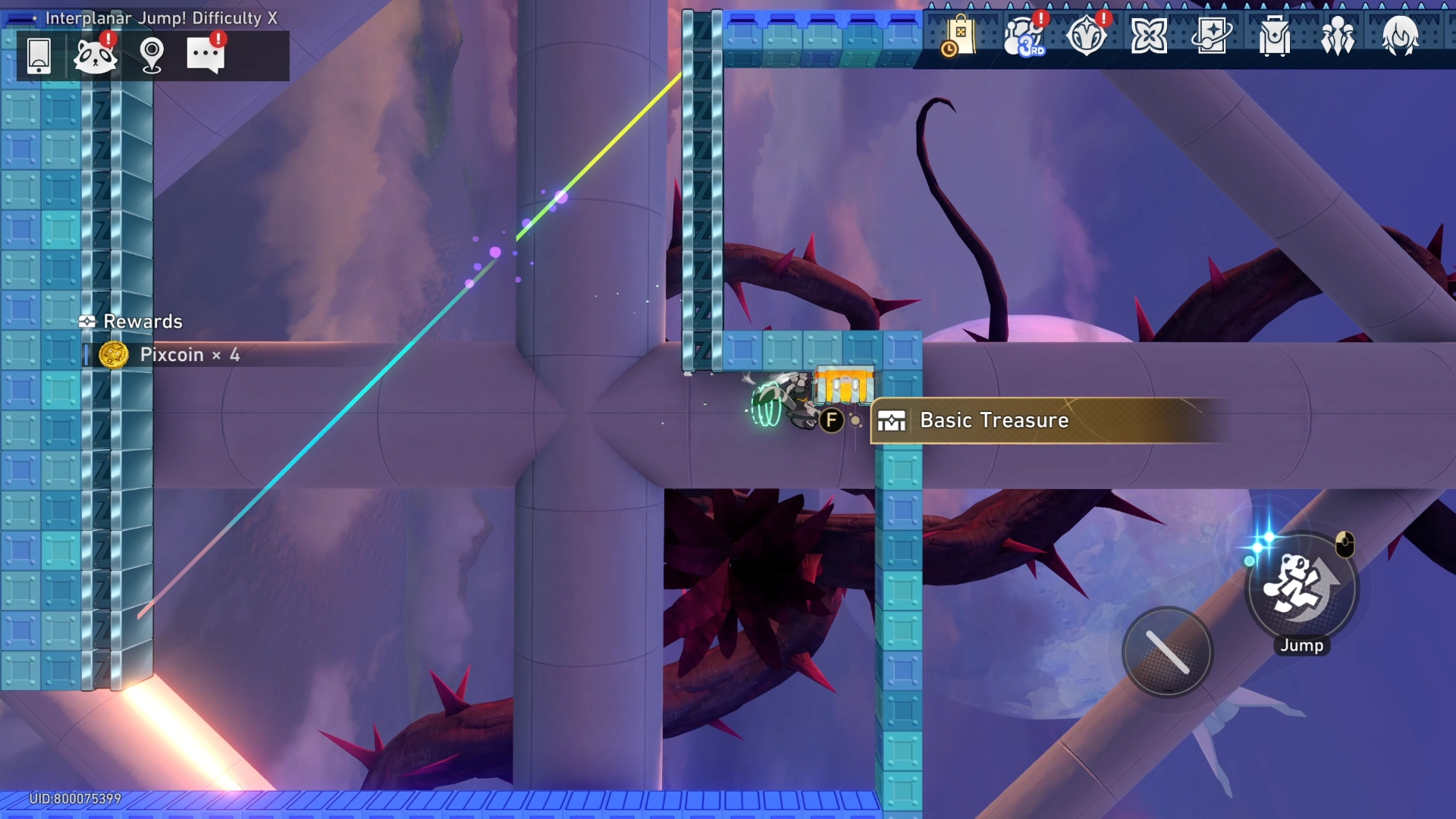Open the phone menu icon
The height and width of the screenshot is (819, 1456).
pyautogui.click(x=39, y=55)
